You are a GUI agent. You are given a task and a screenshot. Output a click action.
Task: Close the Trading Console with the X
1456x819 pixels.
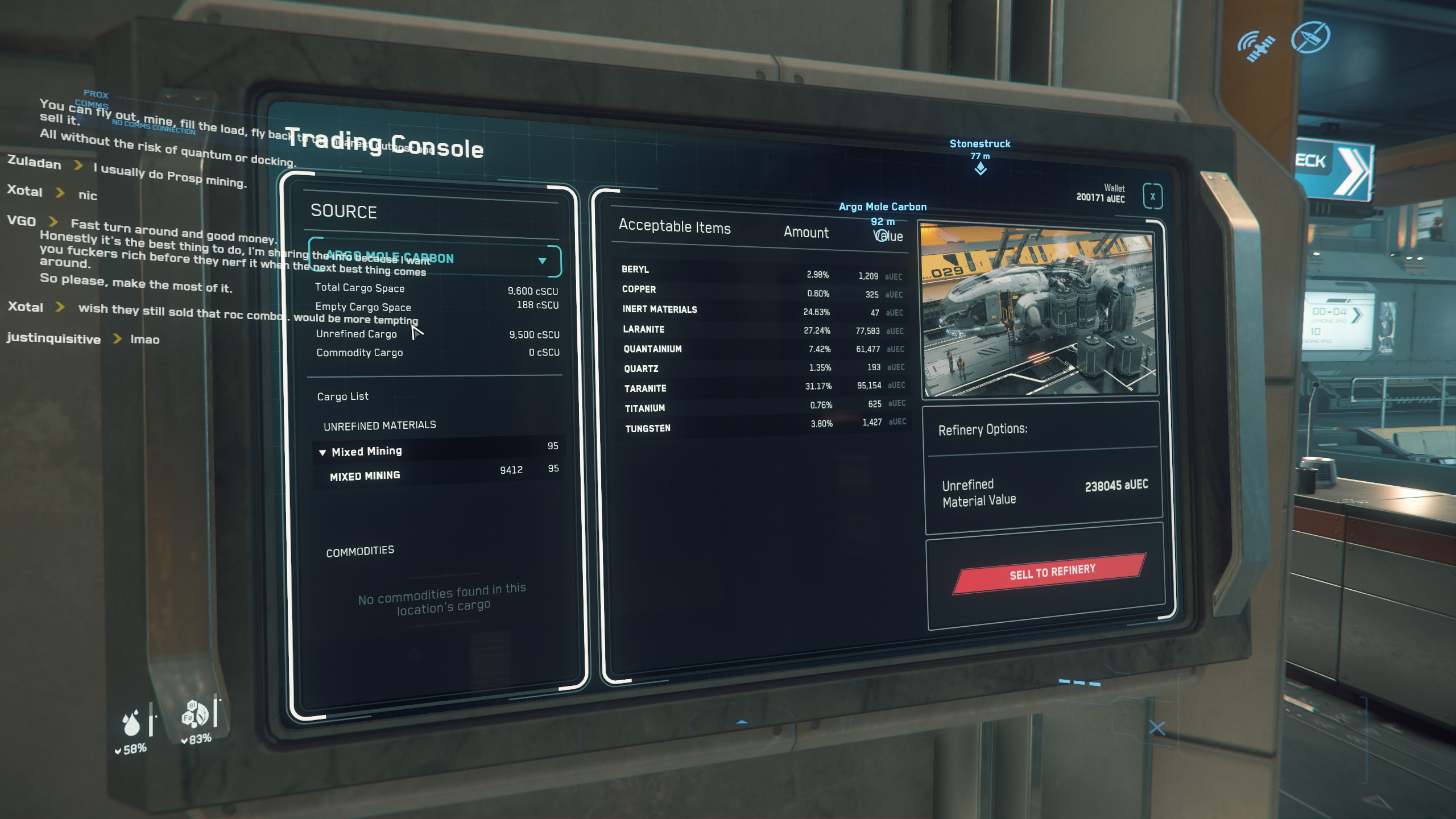[1152, 197]
